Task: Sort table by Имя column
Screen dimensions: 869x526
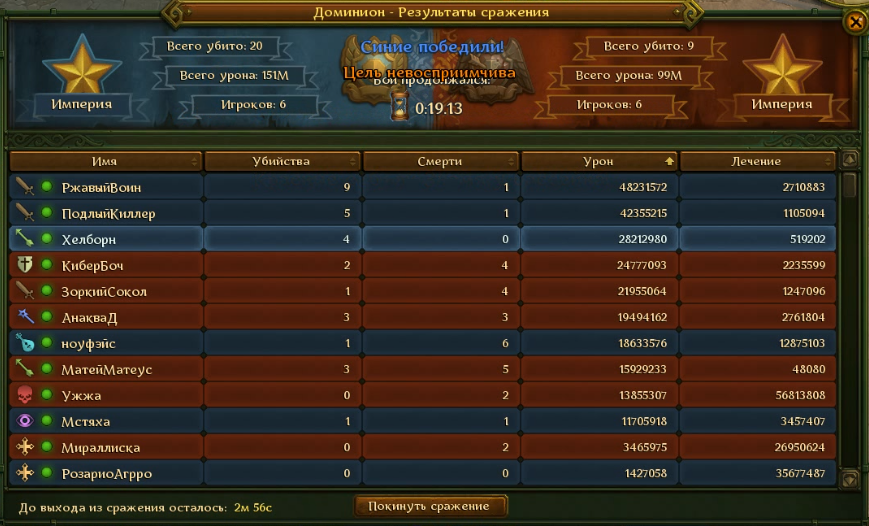Action: 105,161
